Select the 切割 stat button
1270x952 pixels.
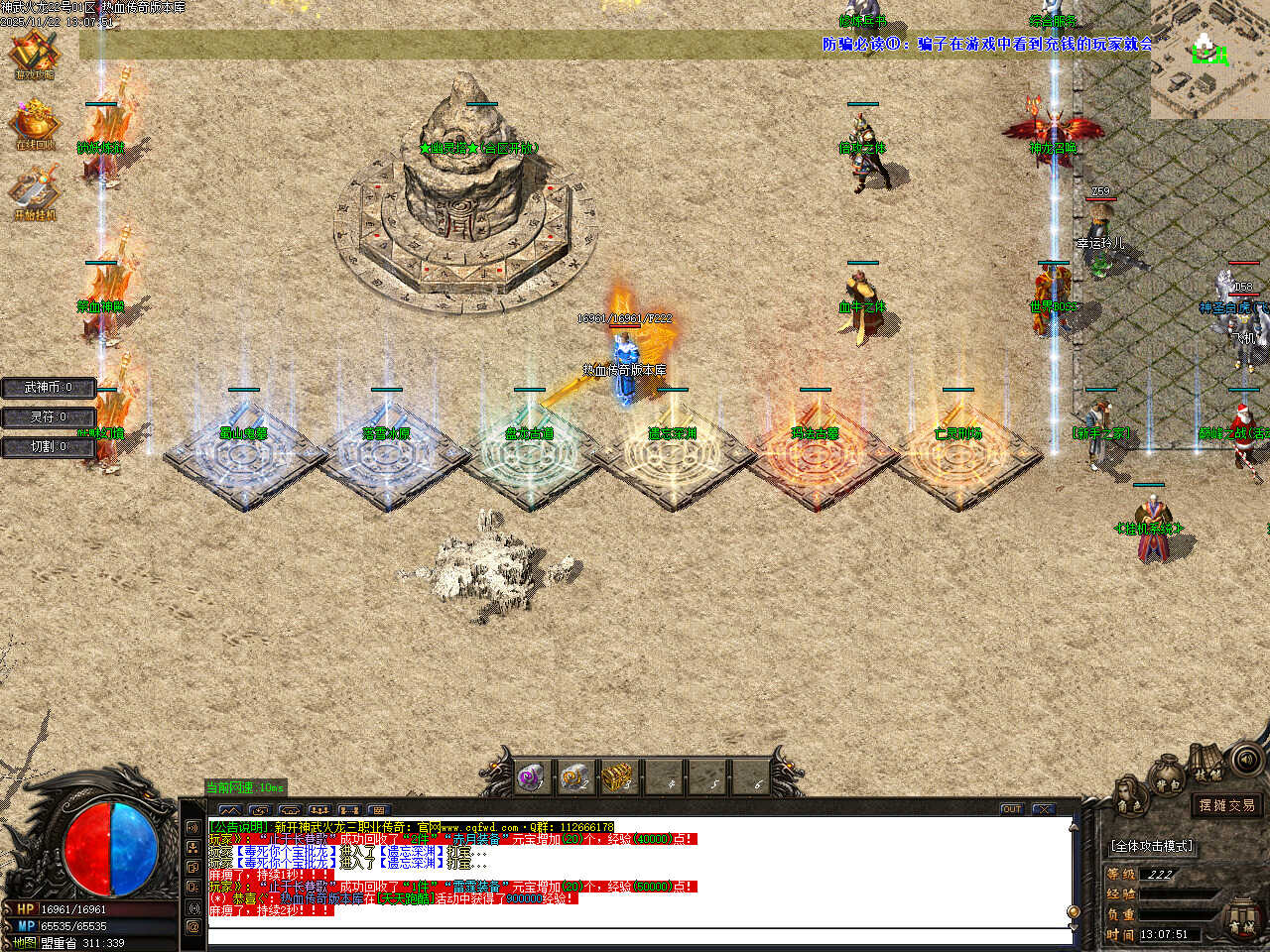(48, 447)
